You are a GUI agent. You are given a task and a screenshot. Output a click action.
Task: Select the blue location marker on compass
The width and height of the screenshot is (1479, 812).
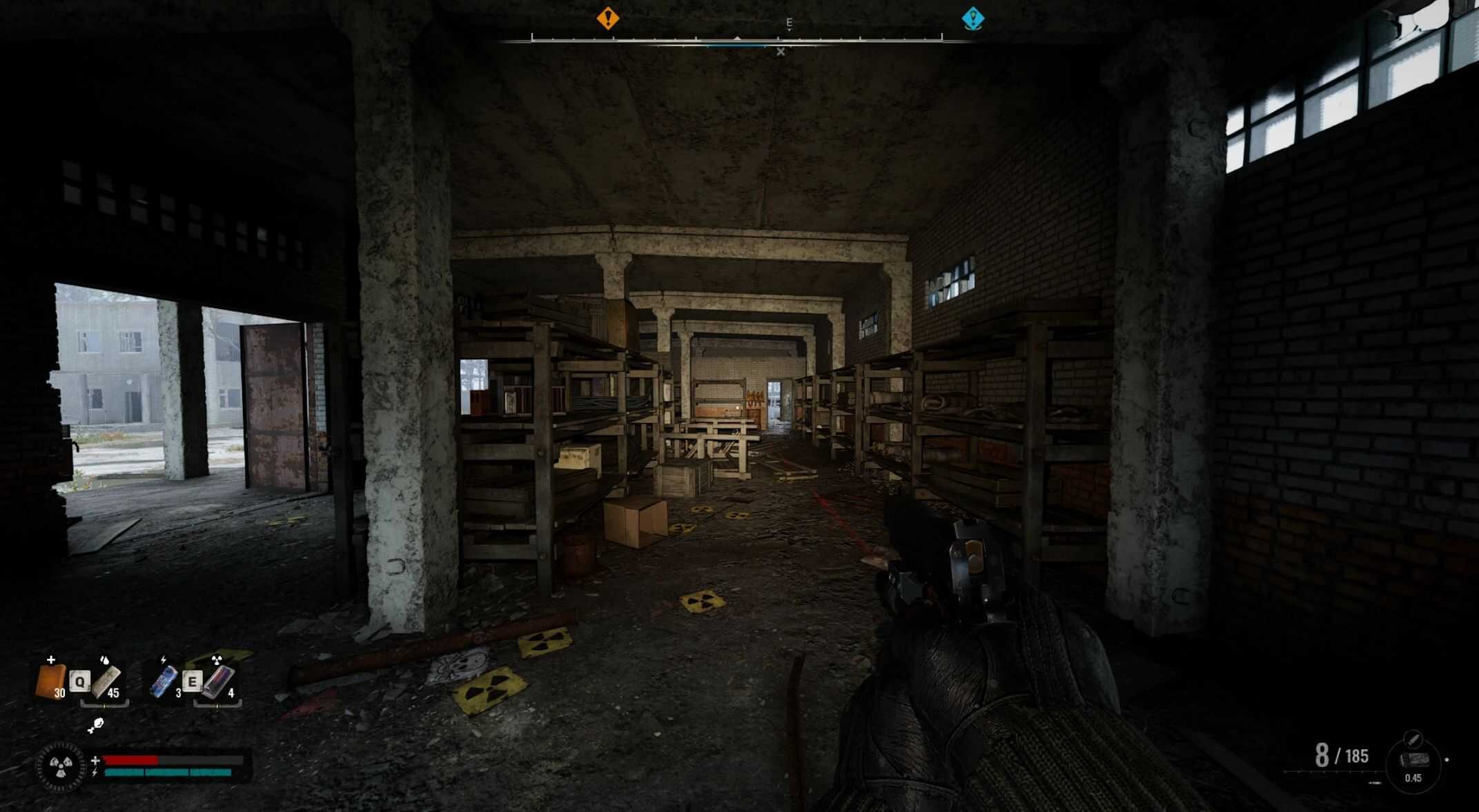click(x=972, y=18)
